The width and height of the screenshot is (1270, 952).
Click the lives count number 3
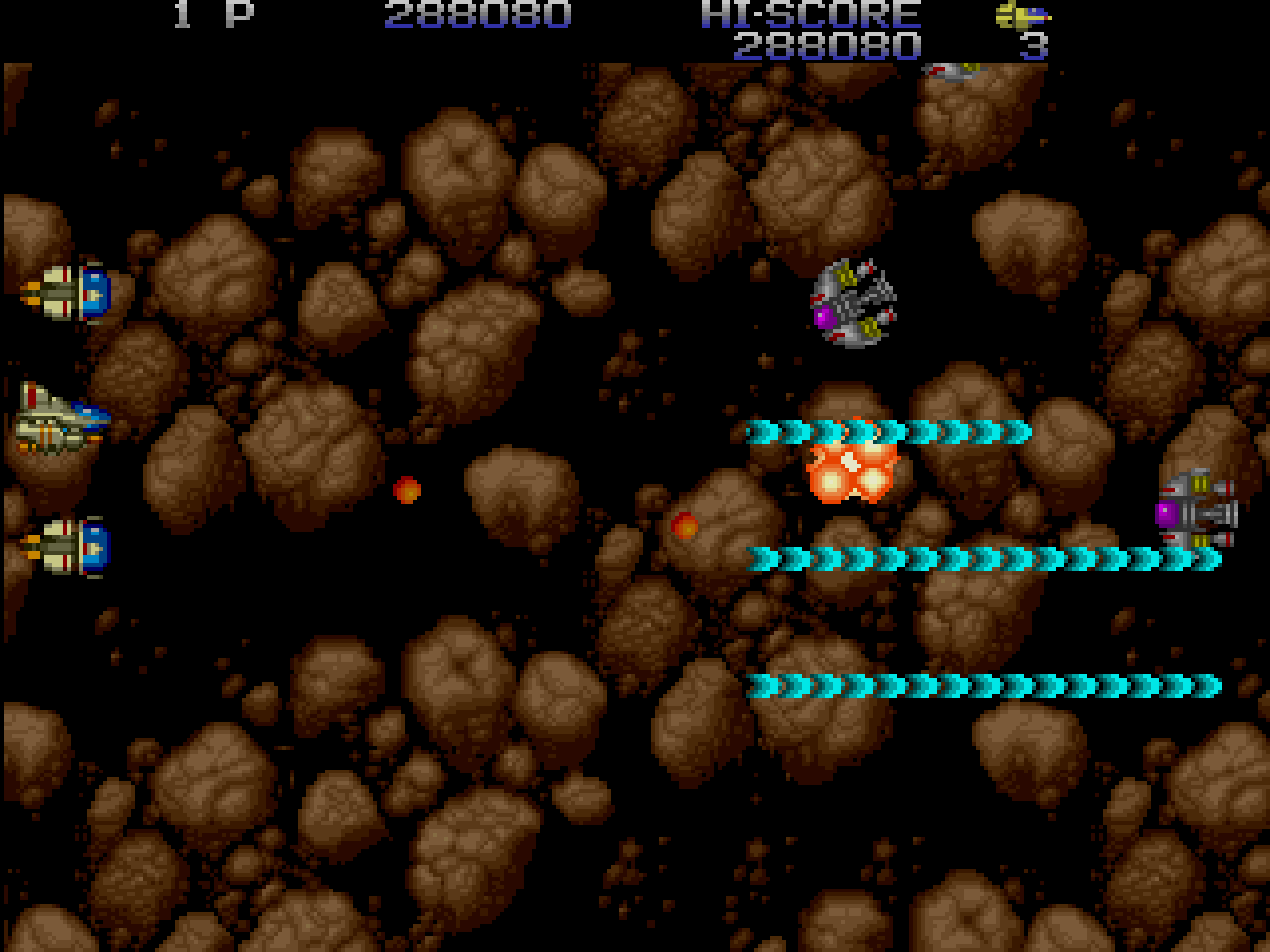[x=1034, y=46]
